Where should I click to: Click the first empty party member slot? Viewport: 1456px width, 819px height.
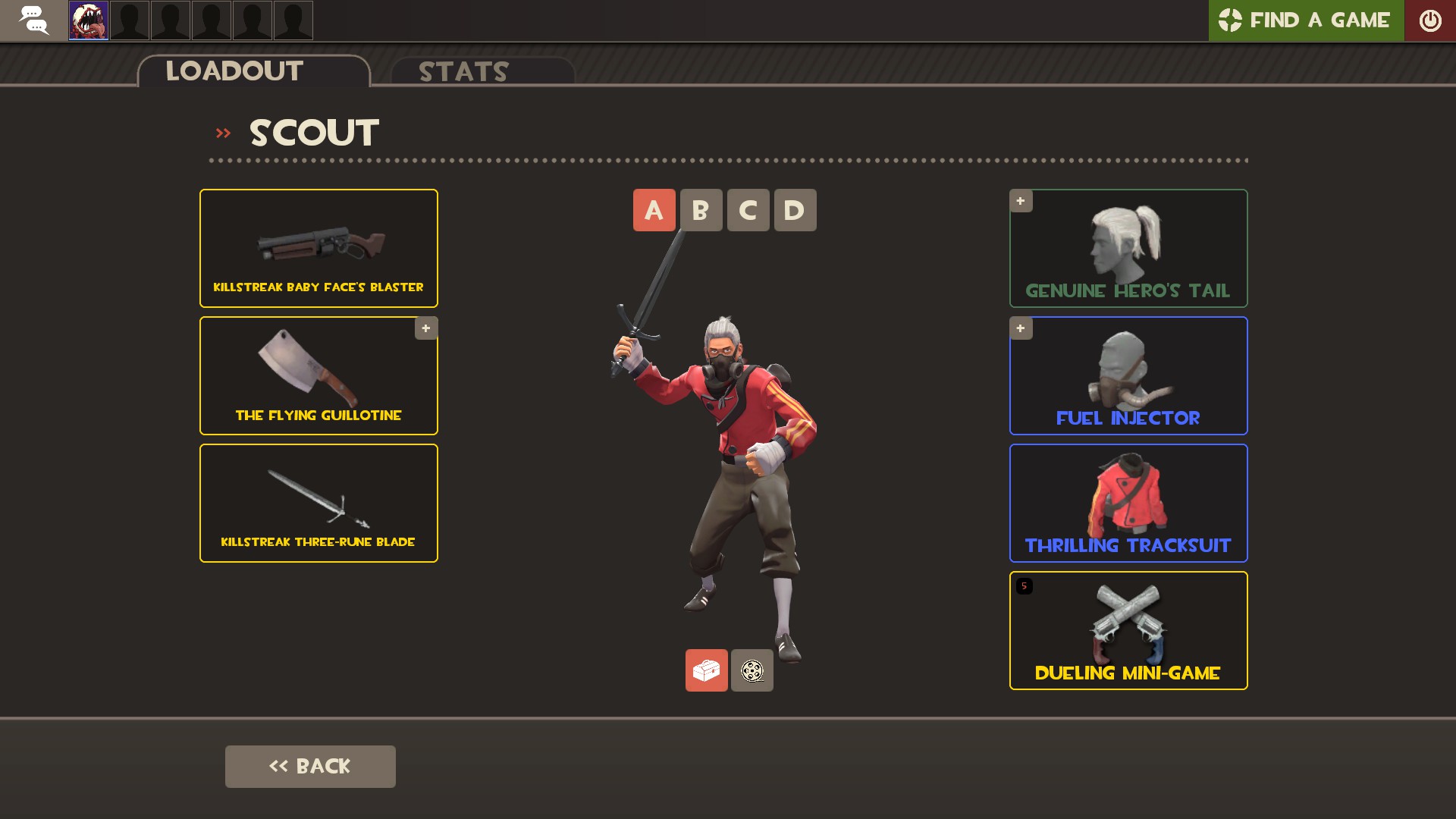[x=130, y=20]
